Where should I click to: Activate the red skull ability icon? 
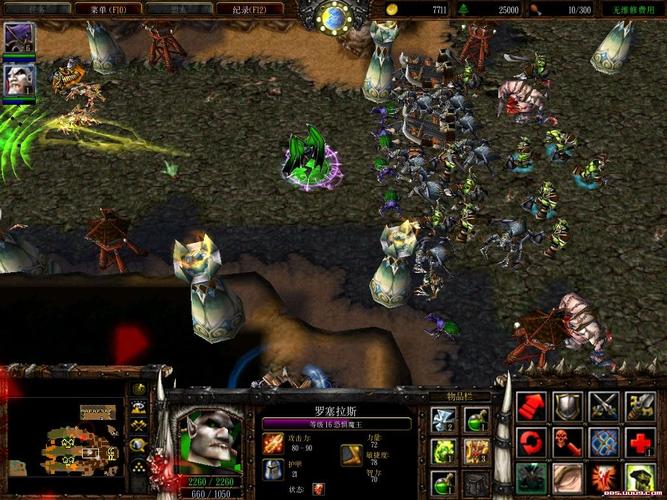click(568, 442)
